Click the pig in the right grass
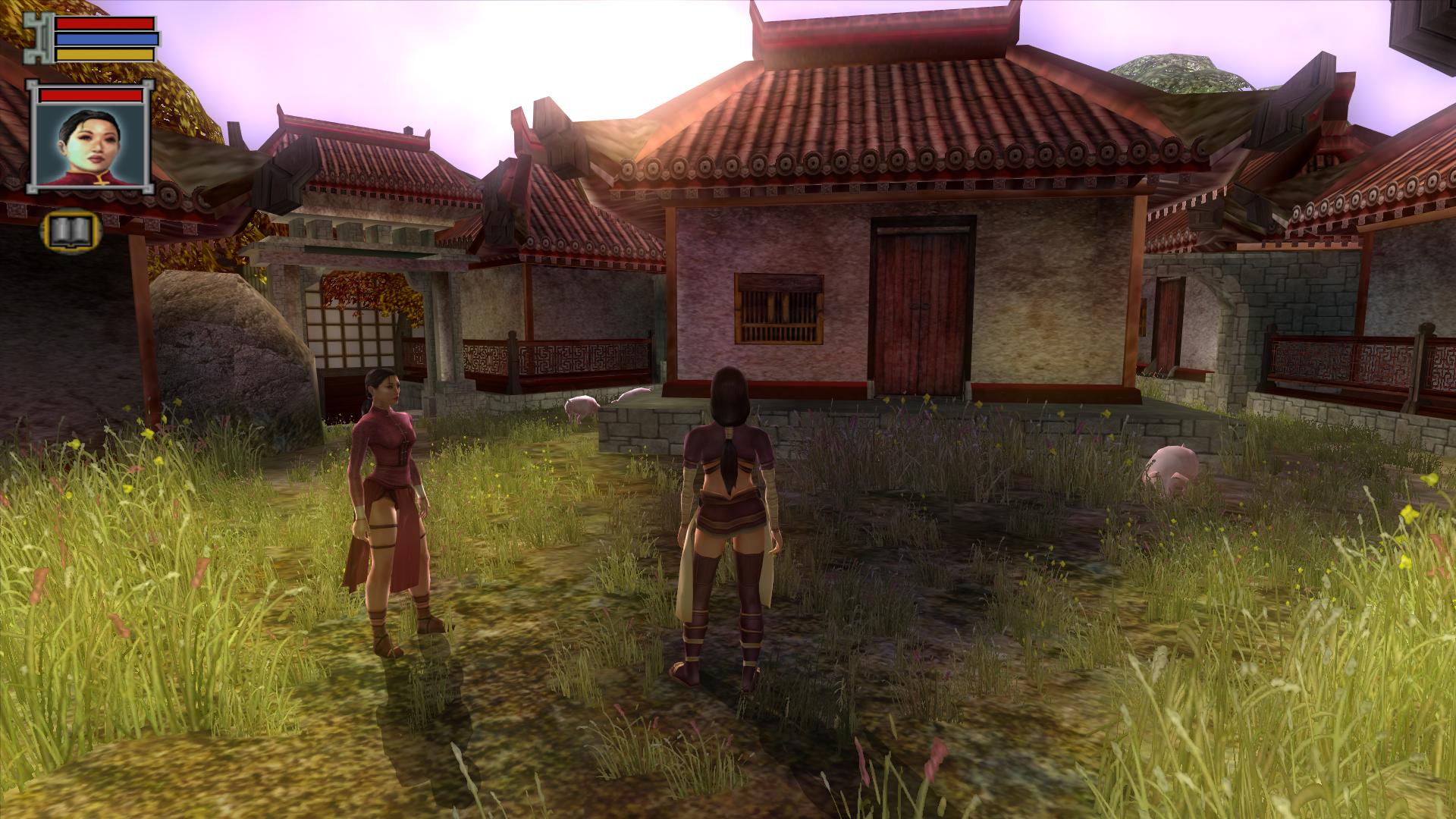 [x=1172, y=466]
